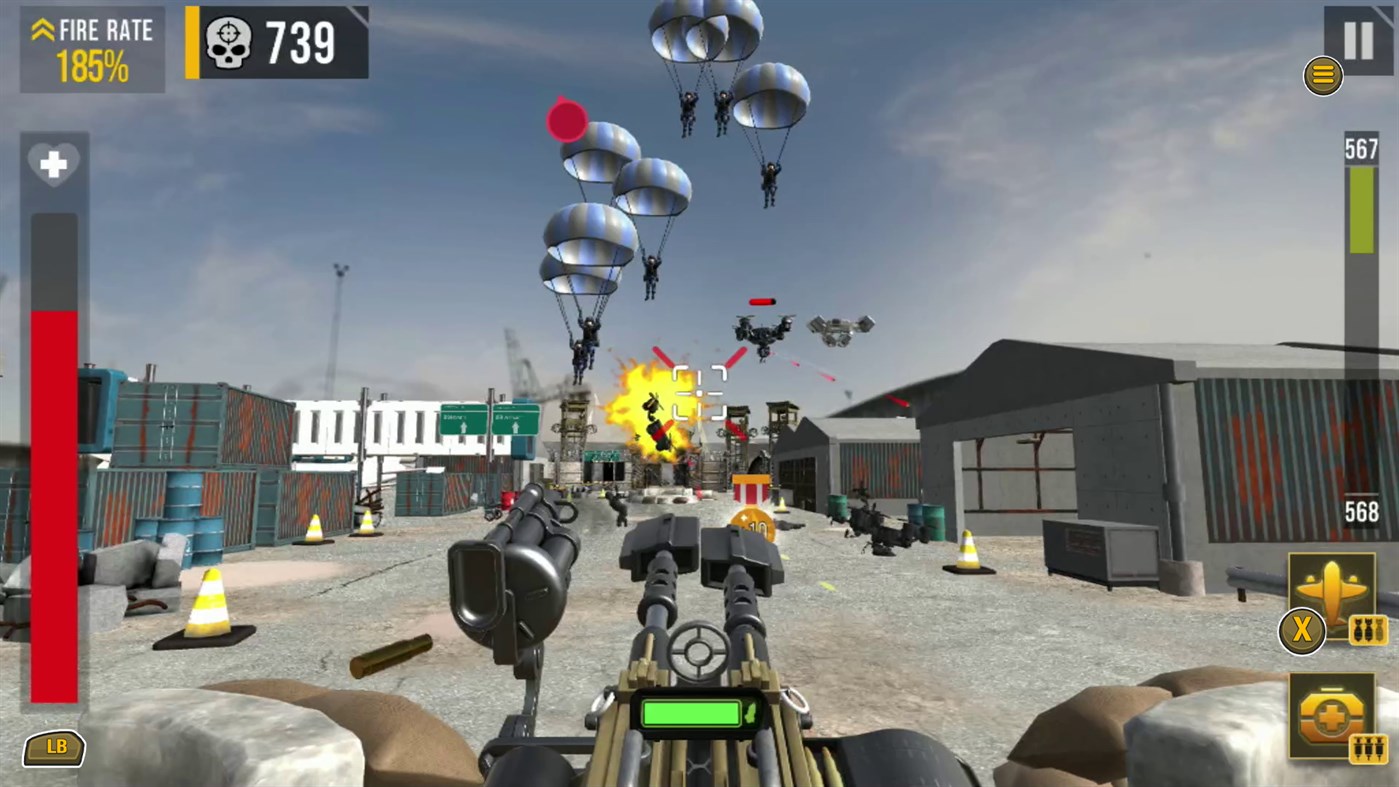The image size is (1399, 787).
Task: Click the green ammo display on the turret
Action: [690, 710]
